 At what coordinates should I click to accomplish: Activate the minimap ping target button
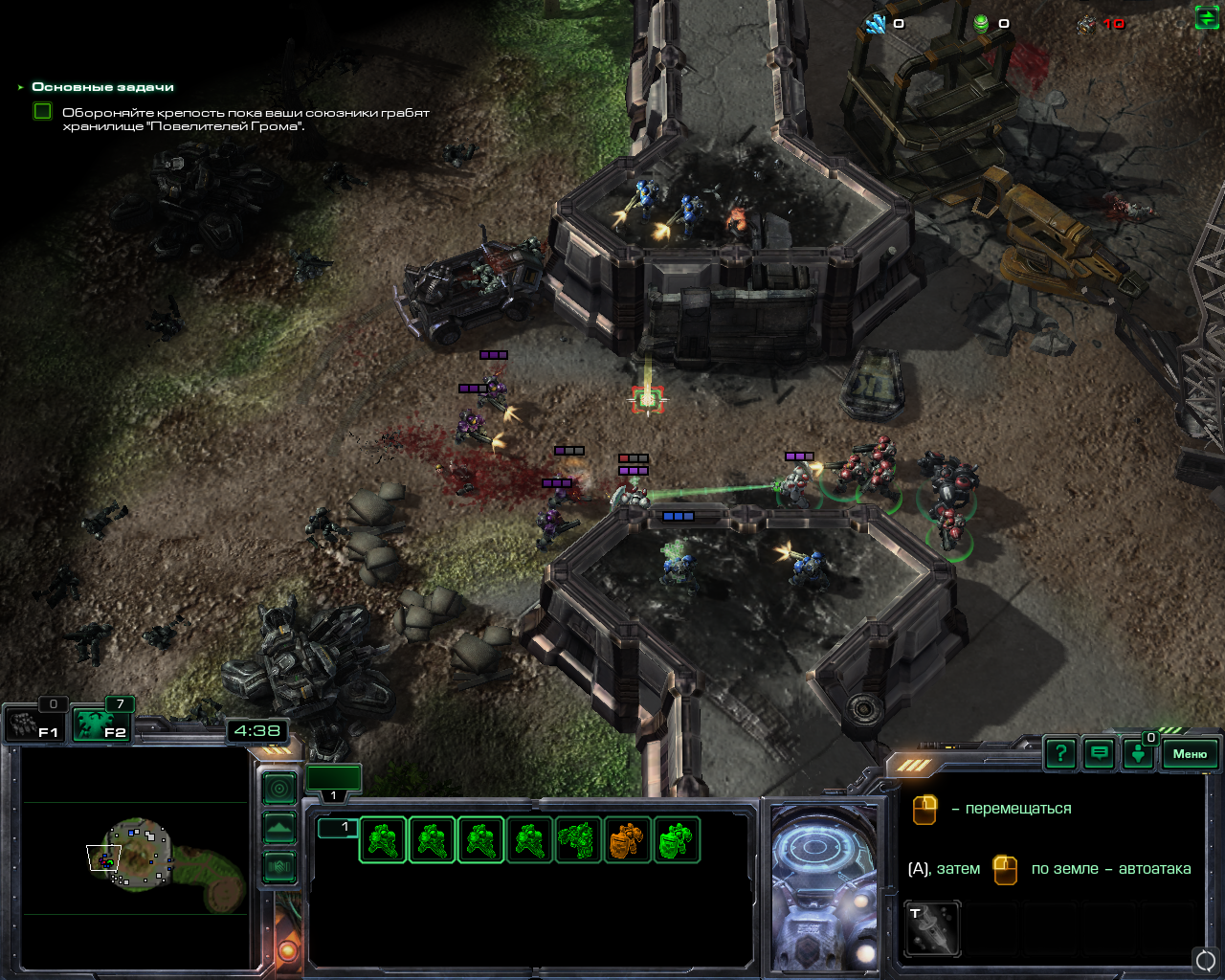coord(279,789)
